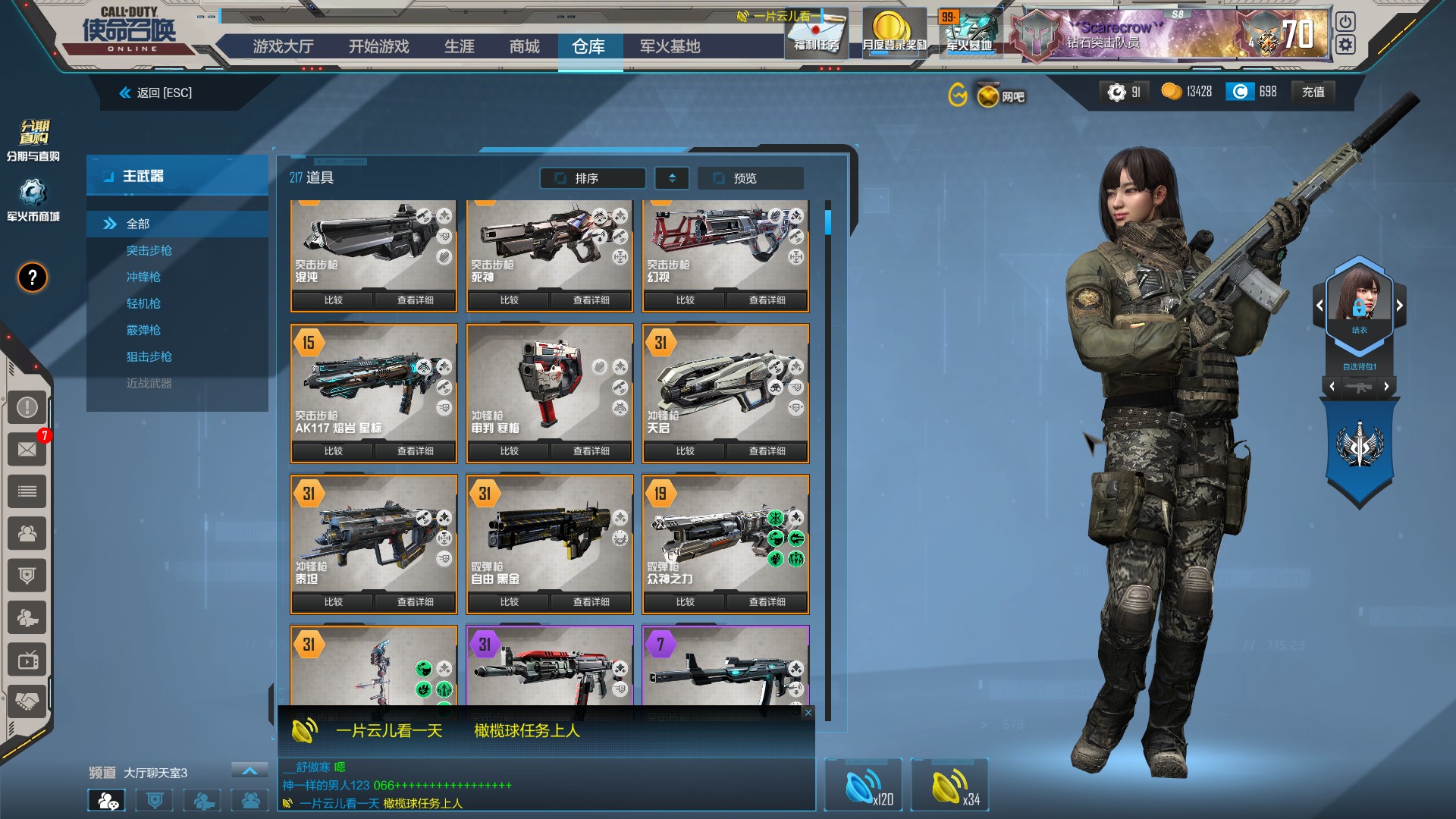Show the 霰弹枪 weapon list

[143, 330]
